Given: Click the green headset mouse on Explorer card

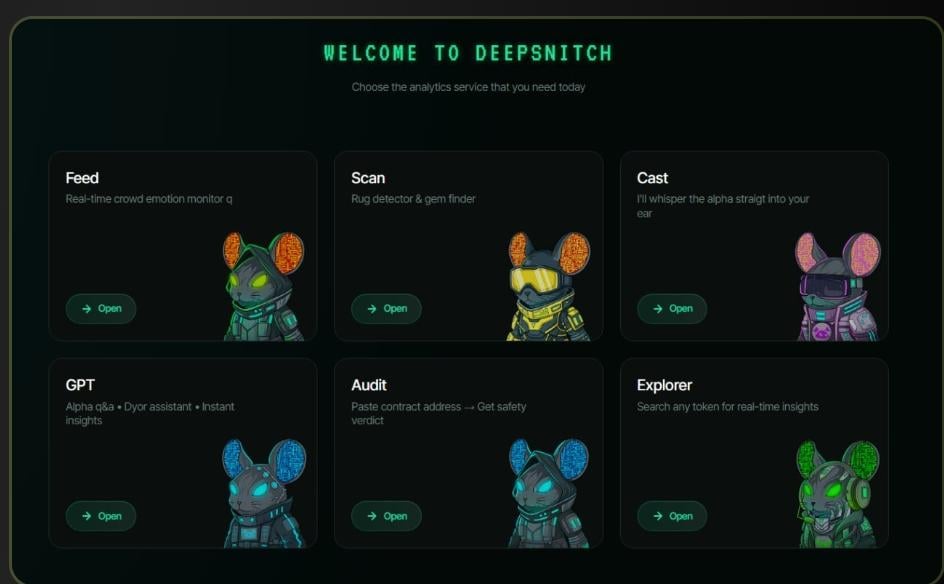Looking at the screenshot, I should tap(838, 494).
